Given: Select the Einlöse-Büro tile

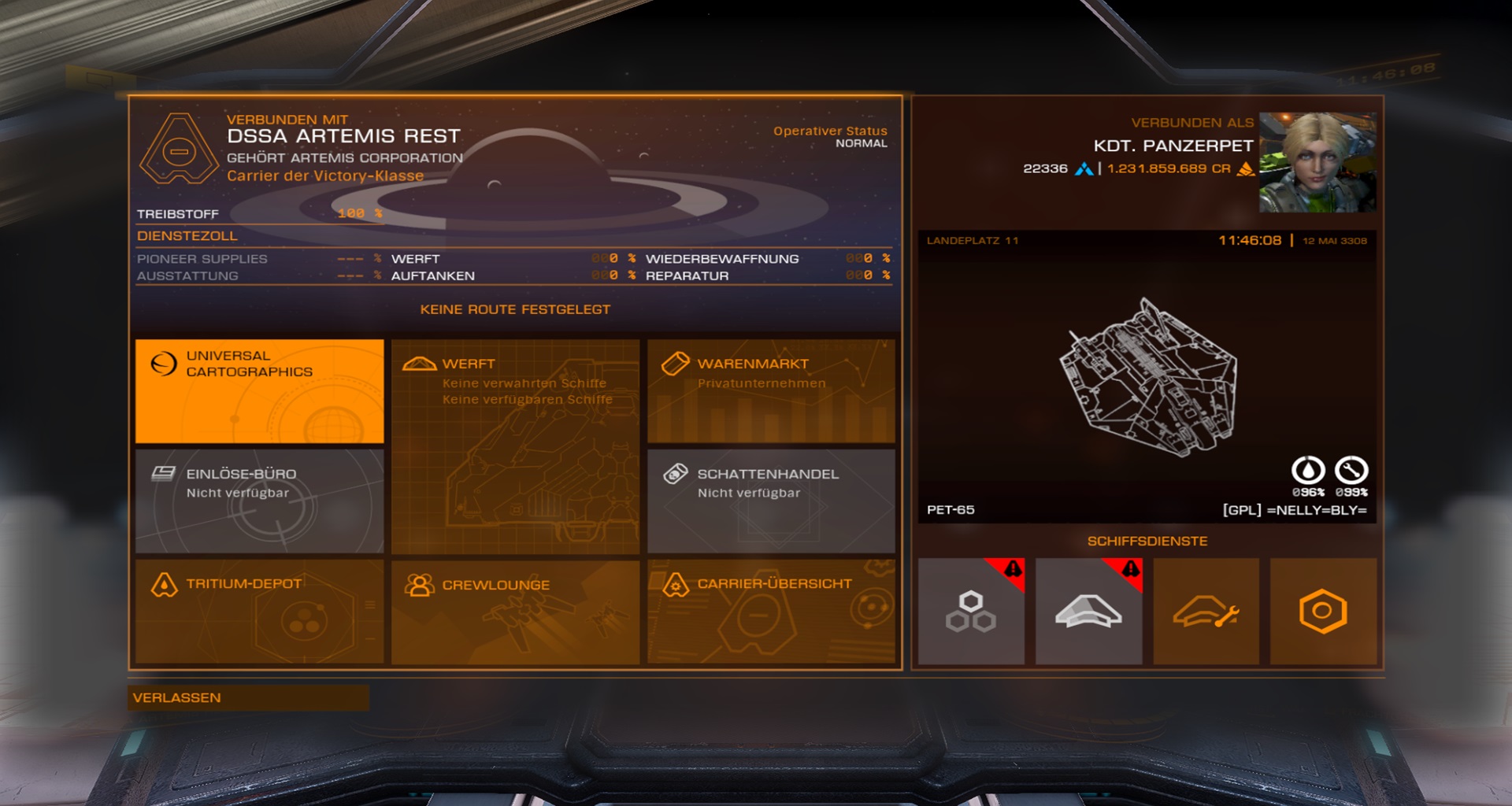Looking at the screenshot, I should click(259, 501).
